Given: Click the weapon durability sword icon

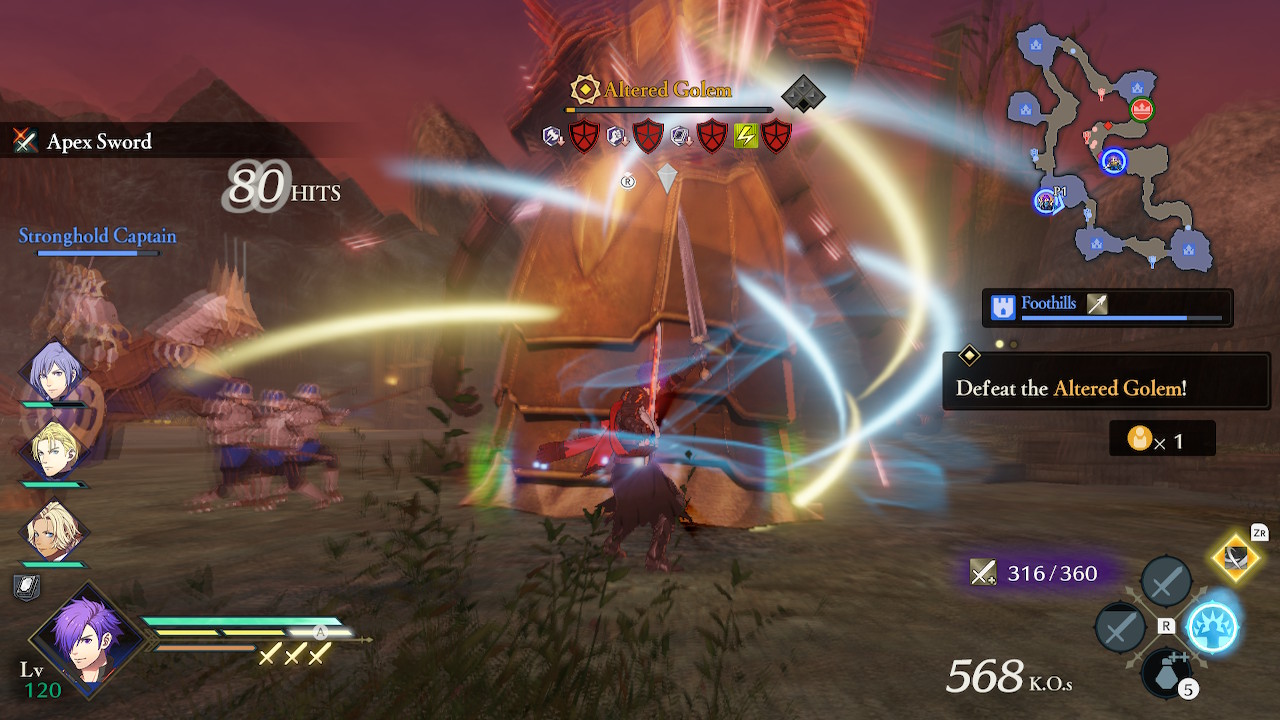Looking at the screenshot, I should click(983, 572).
